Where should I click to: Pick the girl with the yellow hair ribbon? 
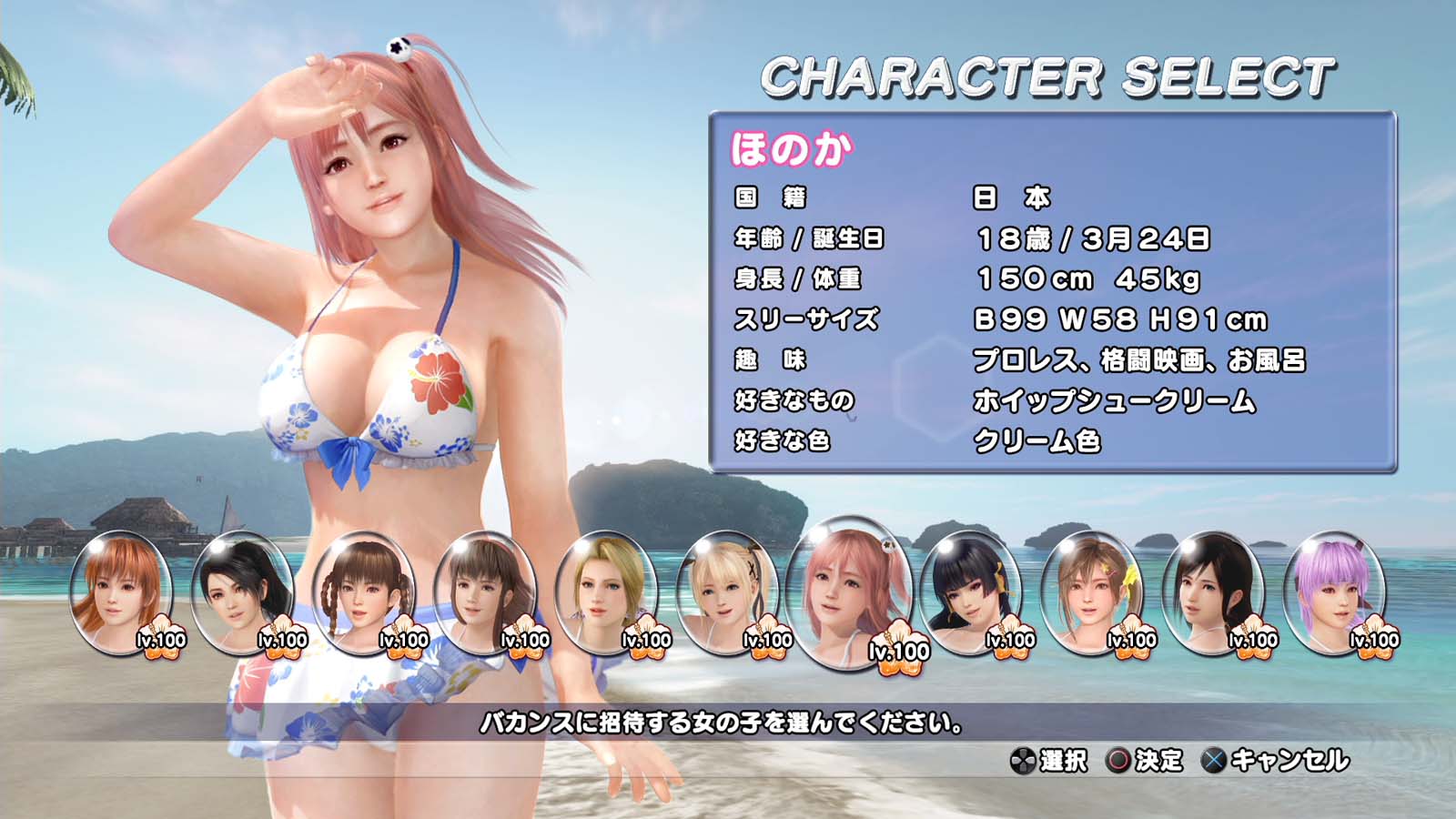[1091, 591]
